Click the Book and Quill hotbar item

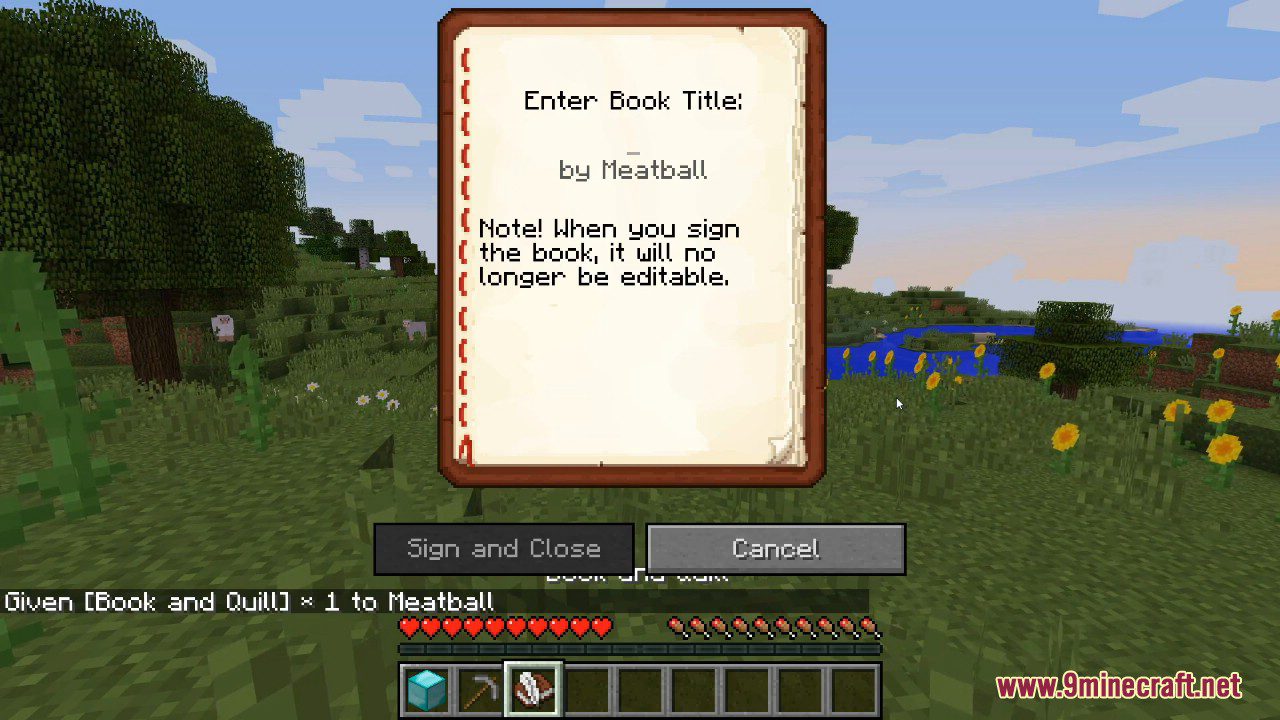click(532, 688)
